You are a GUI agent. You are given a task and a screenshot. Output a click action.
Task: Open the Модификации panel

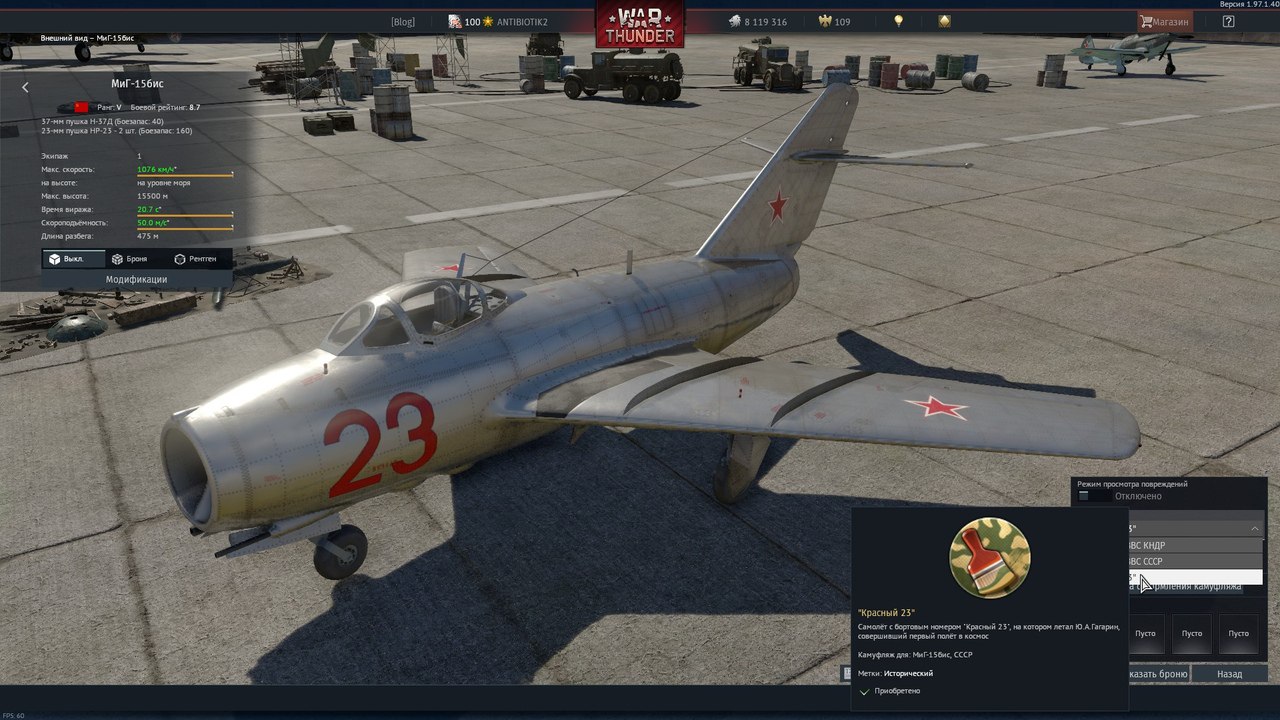[136, 280]
